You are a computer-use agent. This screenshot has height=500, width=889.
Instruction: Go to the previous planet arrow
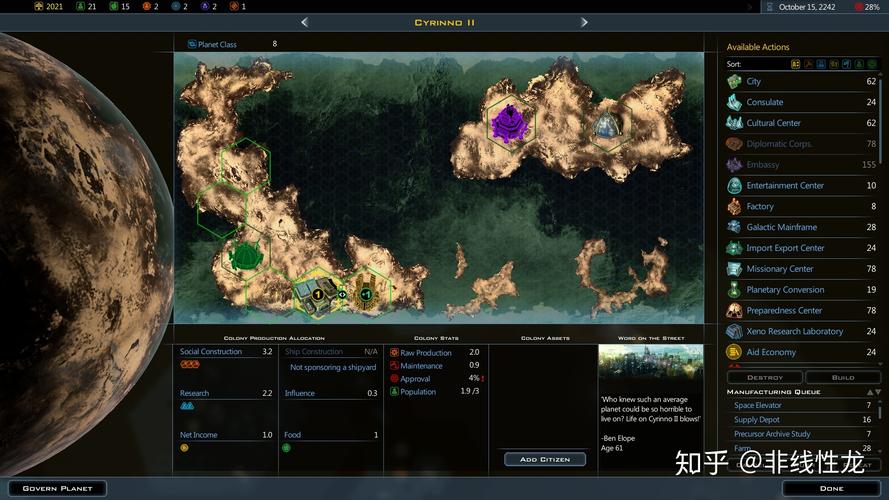pyautogui.click(x=304, y=22)
